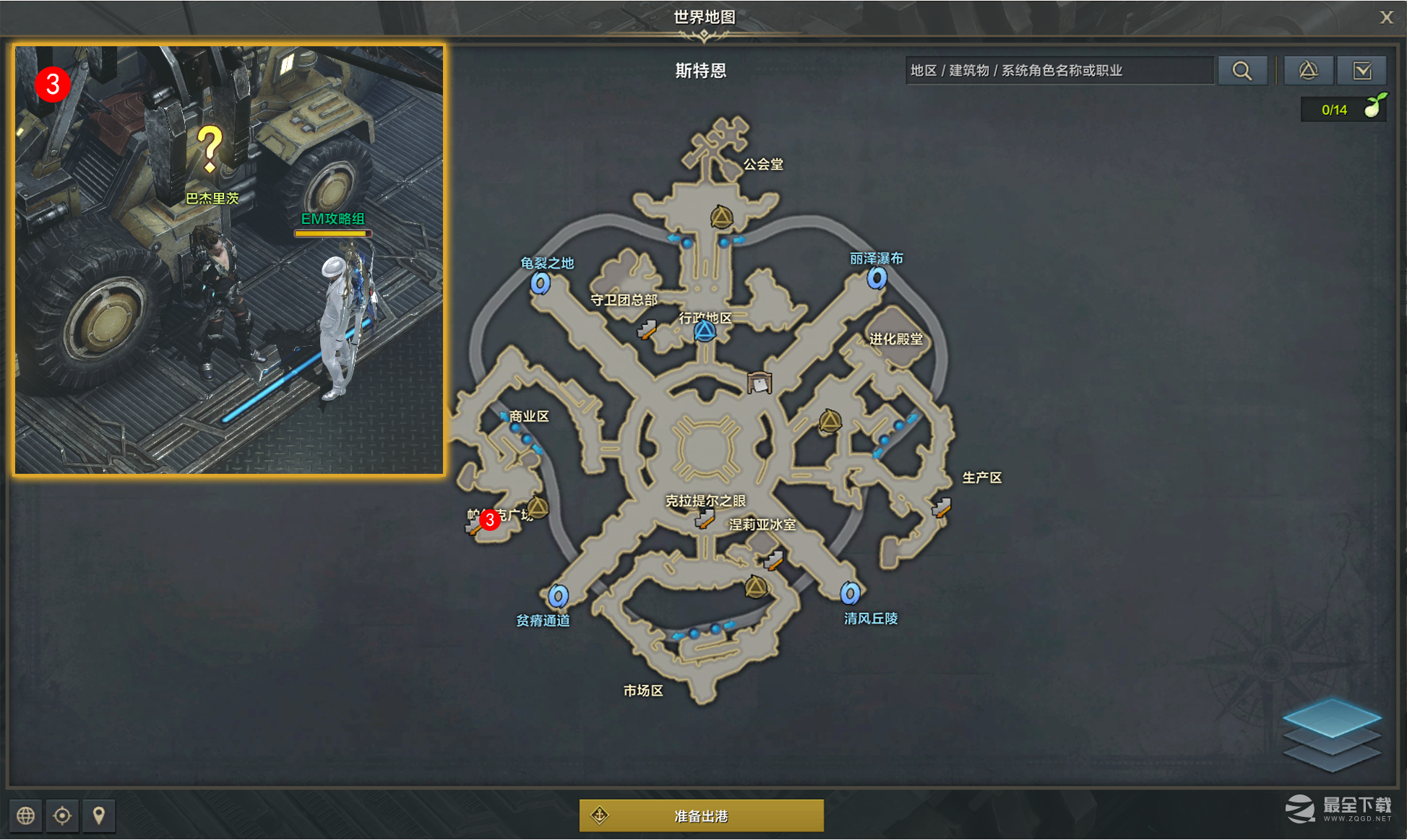Select the portal icon at 龟裂之地

click(x=541, y=285)
